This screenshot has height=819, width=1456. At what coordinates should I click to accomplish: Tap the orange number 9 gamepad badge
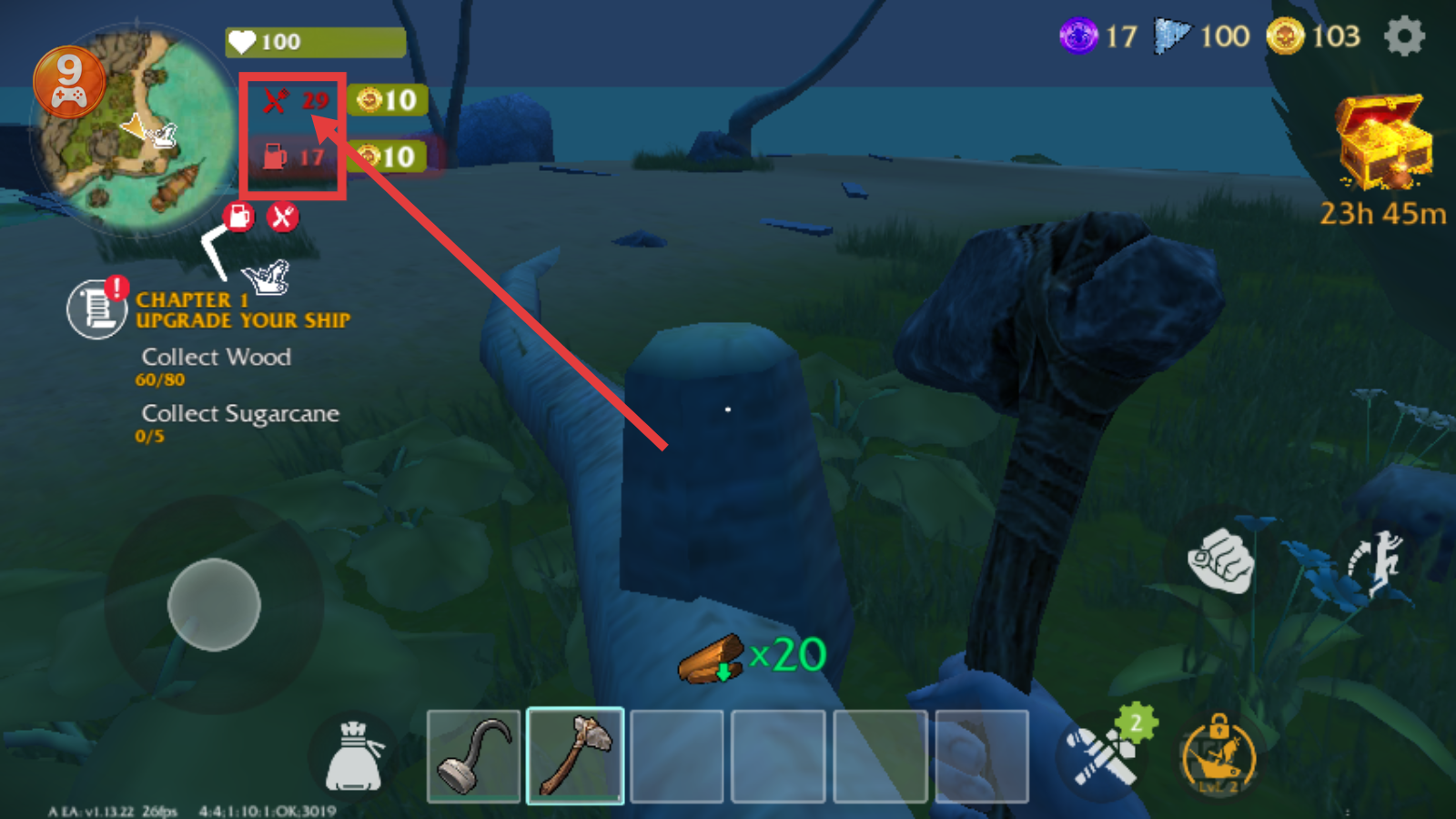click(69, 82)
